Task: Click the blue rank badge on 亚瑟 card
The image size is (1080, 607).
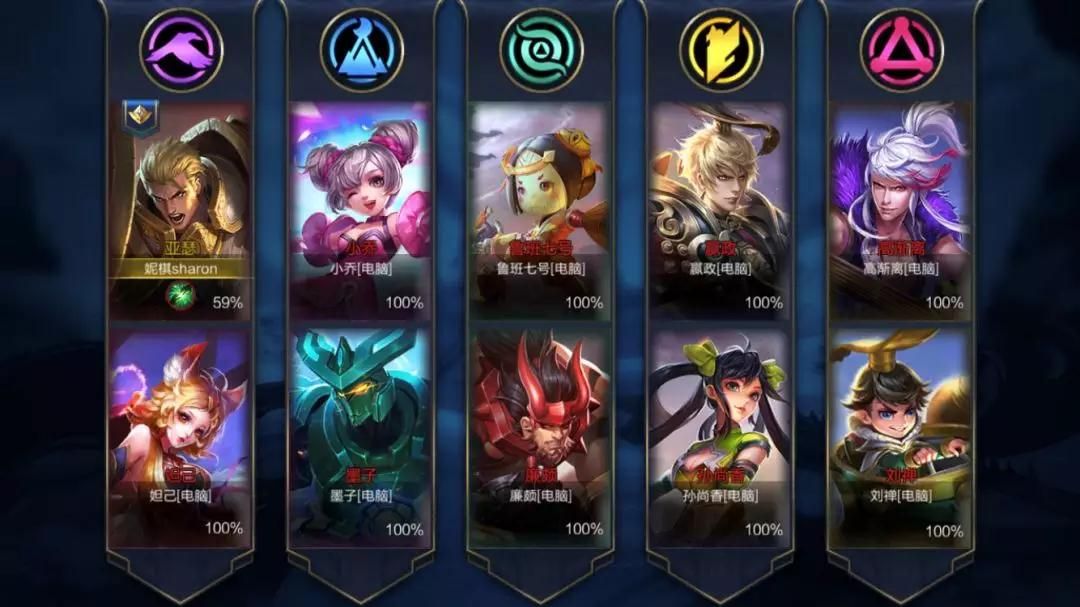Action: click(x=138, y=116)
